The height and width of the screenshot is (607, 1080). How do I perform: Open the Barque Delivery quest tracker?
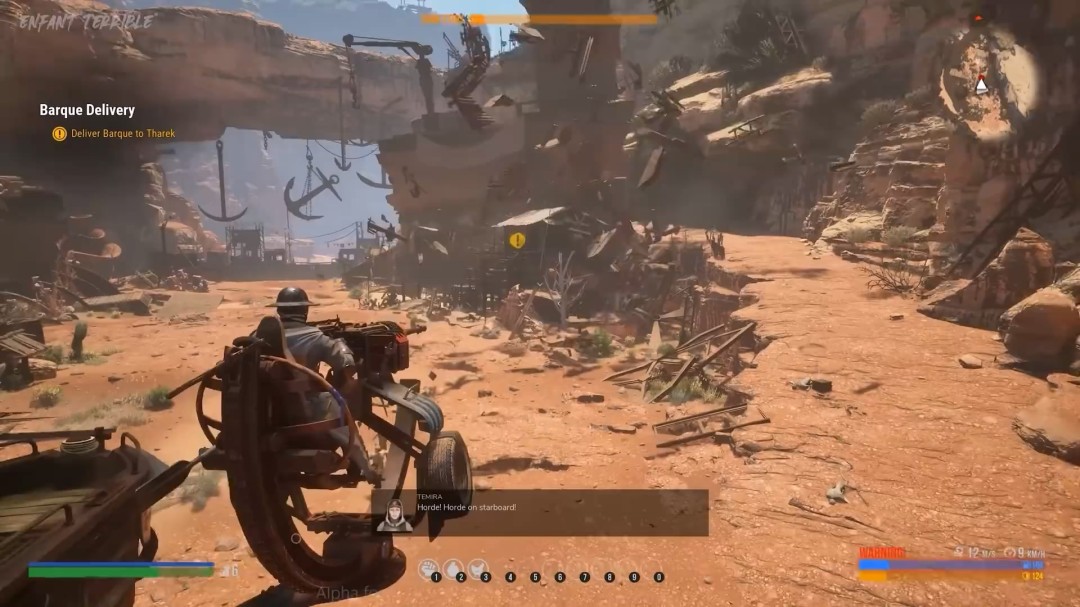click(x=87, y=110)
